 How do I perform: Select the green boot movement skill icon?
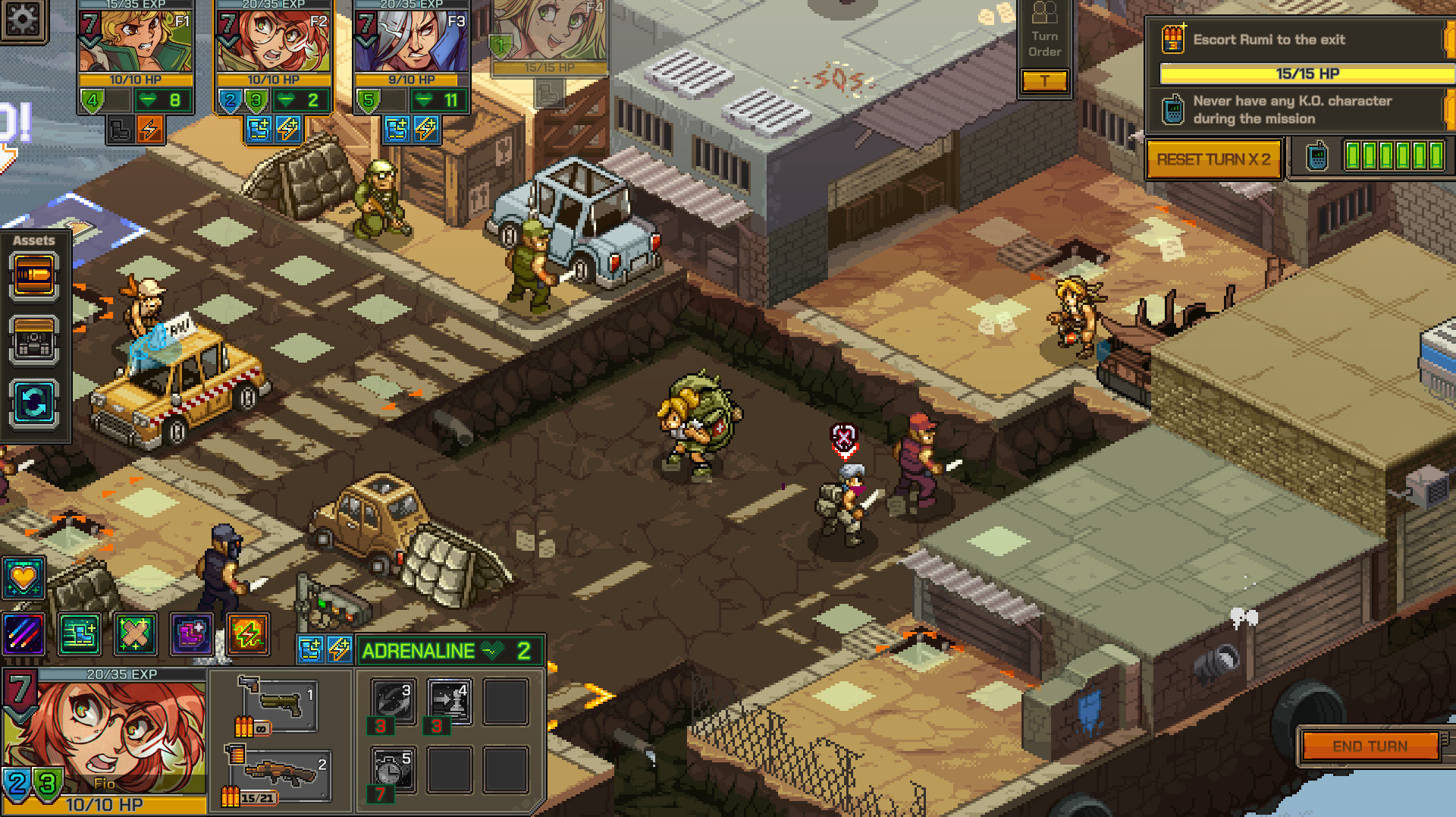pyautogui.click(x=80, y=634)
